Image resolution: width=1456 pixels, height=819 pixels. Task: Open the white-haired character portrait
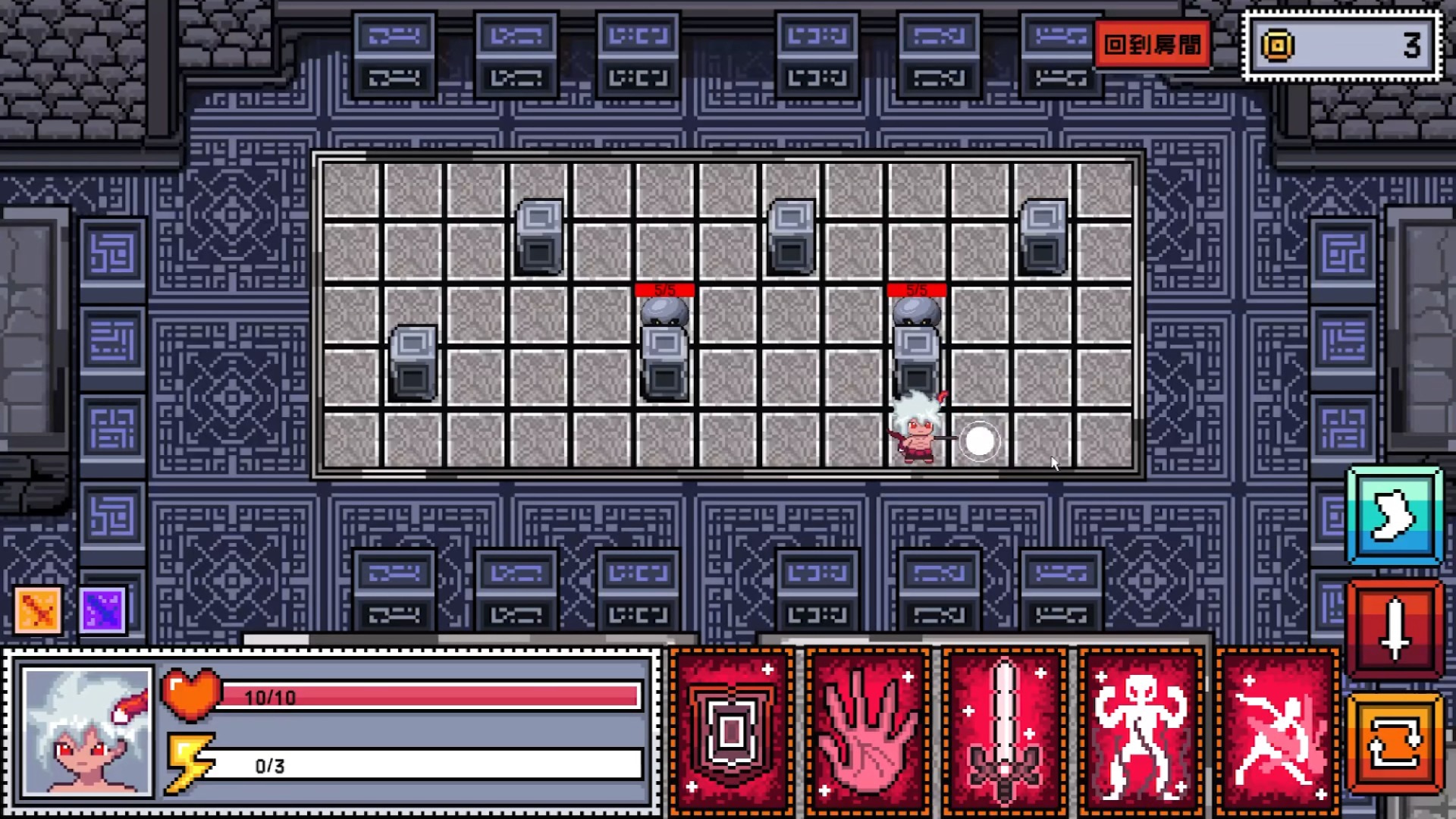click(87, 732)
